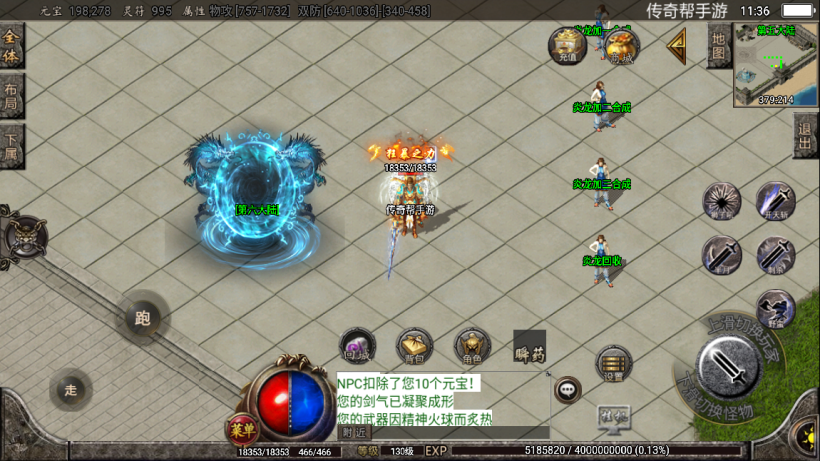Screen dimensions: 820x461
Task: Use the 瞬药 instant potion button
Action: point(530,347)
